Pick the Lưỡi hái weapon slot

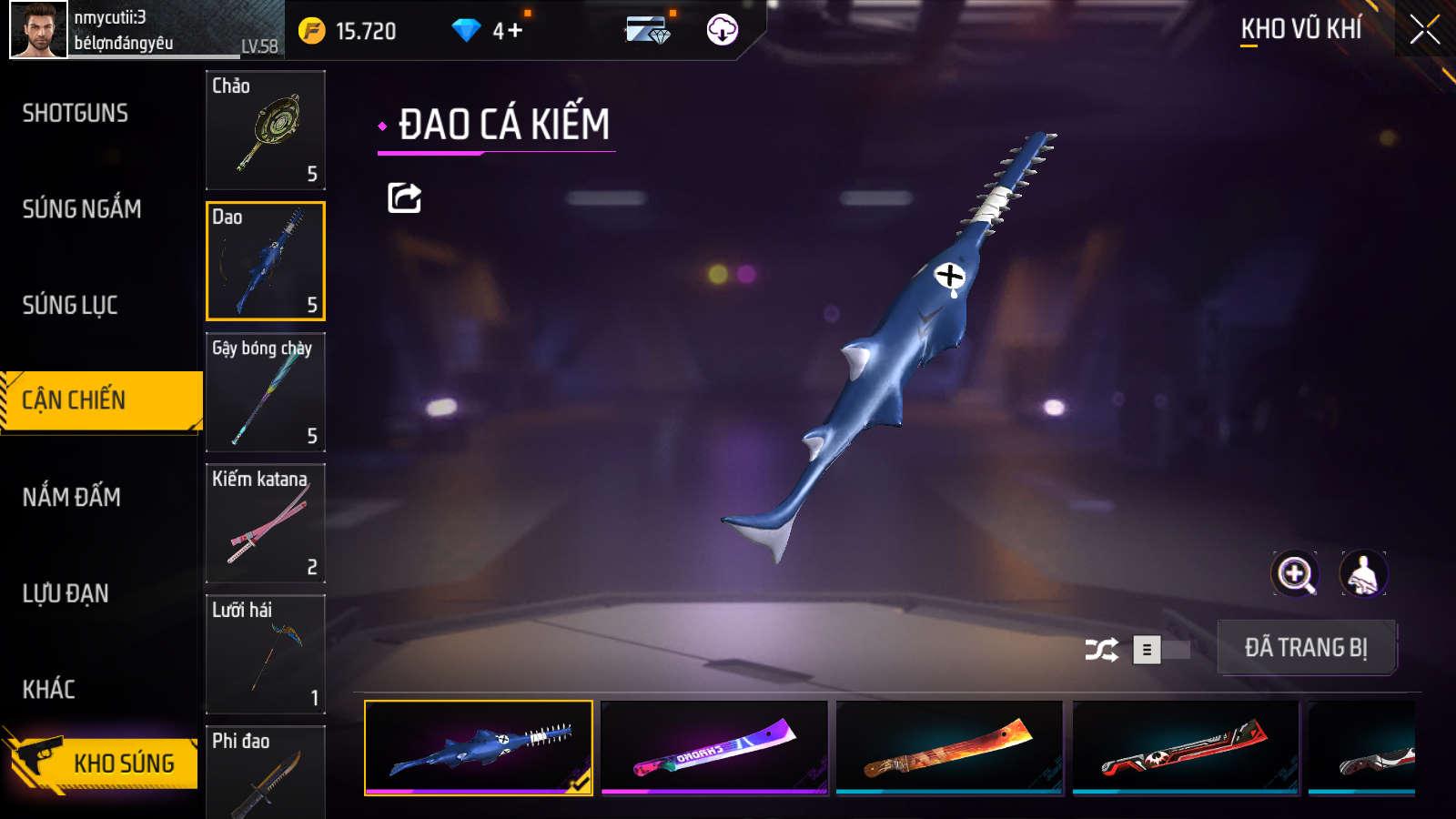pyautogui.click(x=266, y=654)
